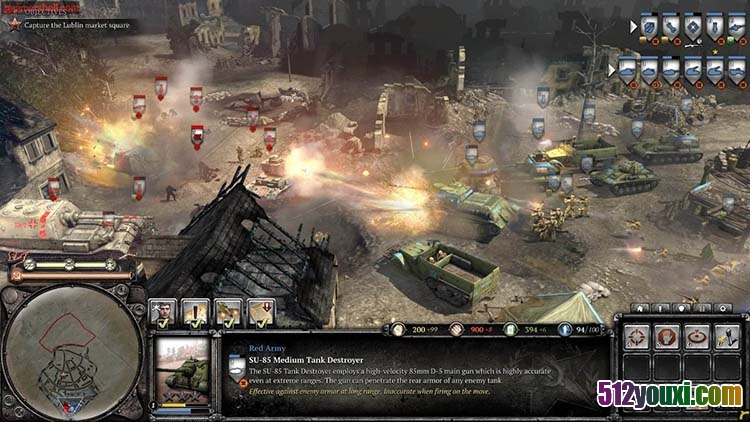Select the commander portrait ability icon

[x=163, y=312]
